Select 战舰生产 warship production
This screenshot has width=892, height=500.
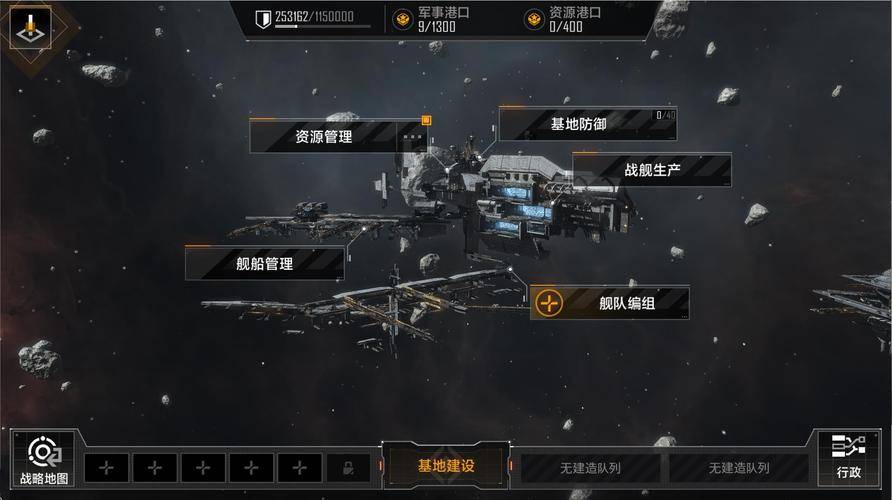pyautogui.click(x=652, y=170)
